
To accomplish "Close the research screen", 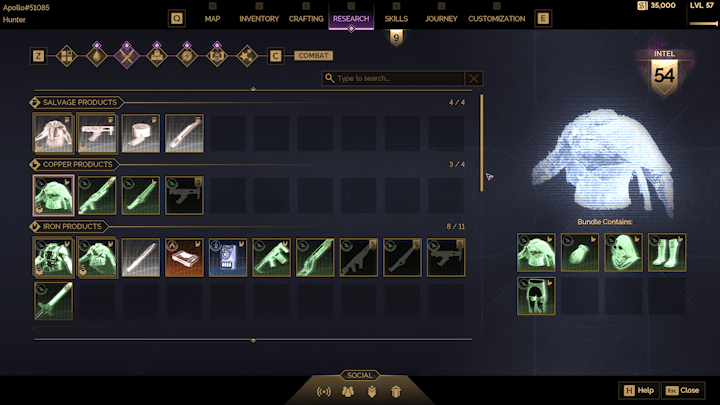I will click(x=683, y=390).
